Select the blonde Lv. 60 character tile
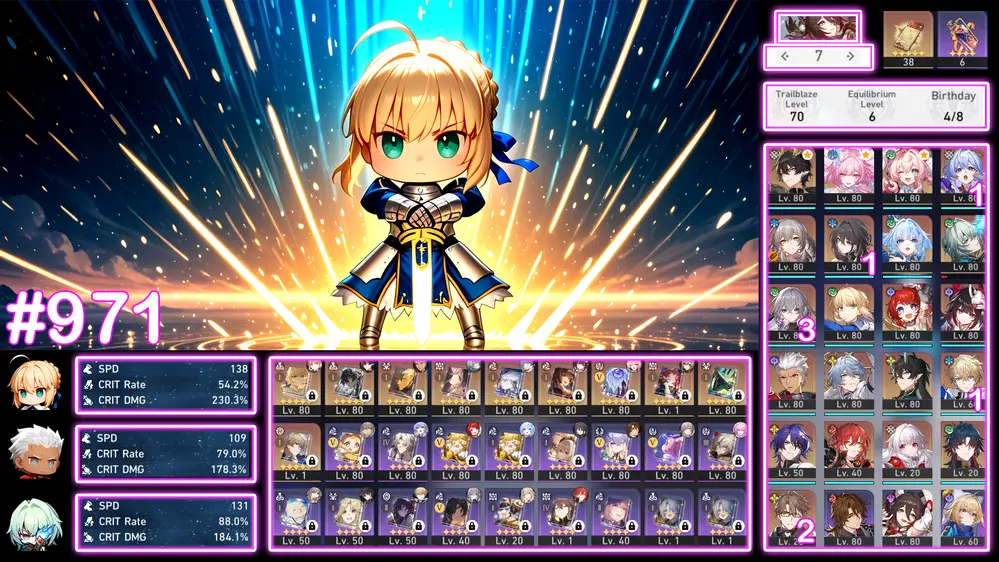This screenshot has height=562, width=999. tap(963, 516)
